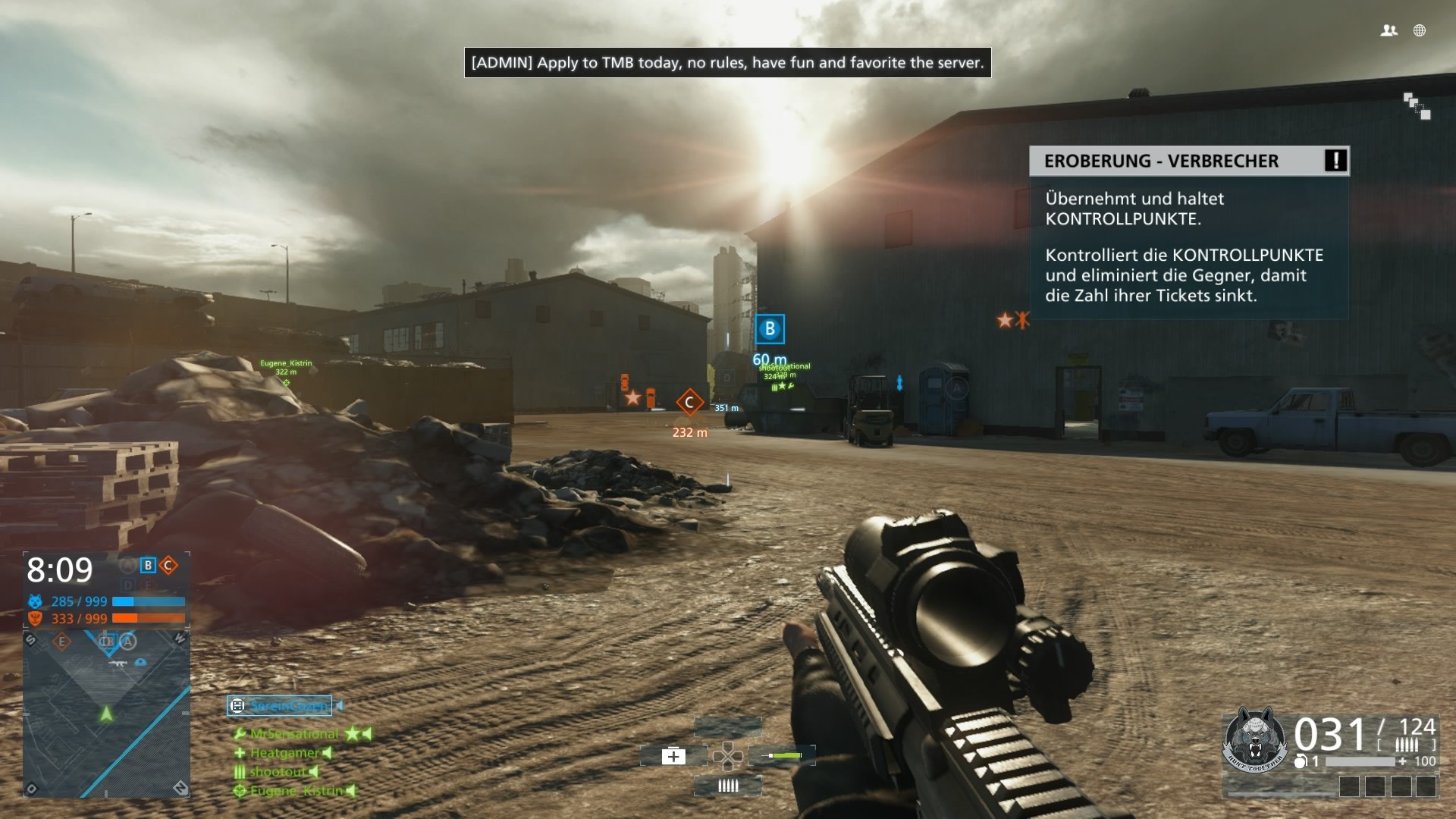Screen dimensions: 1456x819
Task: Click the players icon at the top right
Action: click(x=1388, y=30)
